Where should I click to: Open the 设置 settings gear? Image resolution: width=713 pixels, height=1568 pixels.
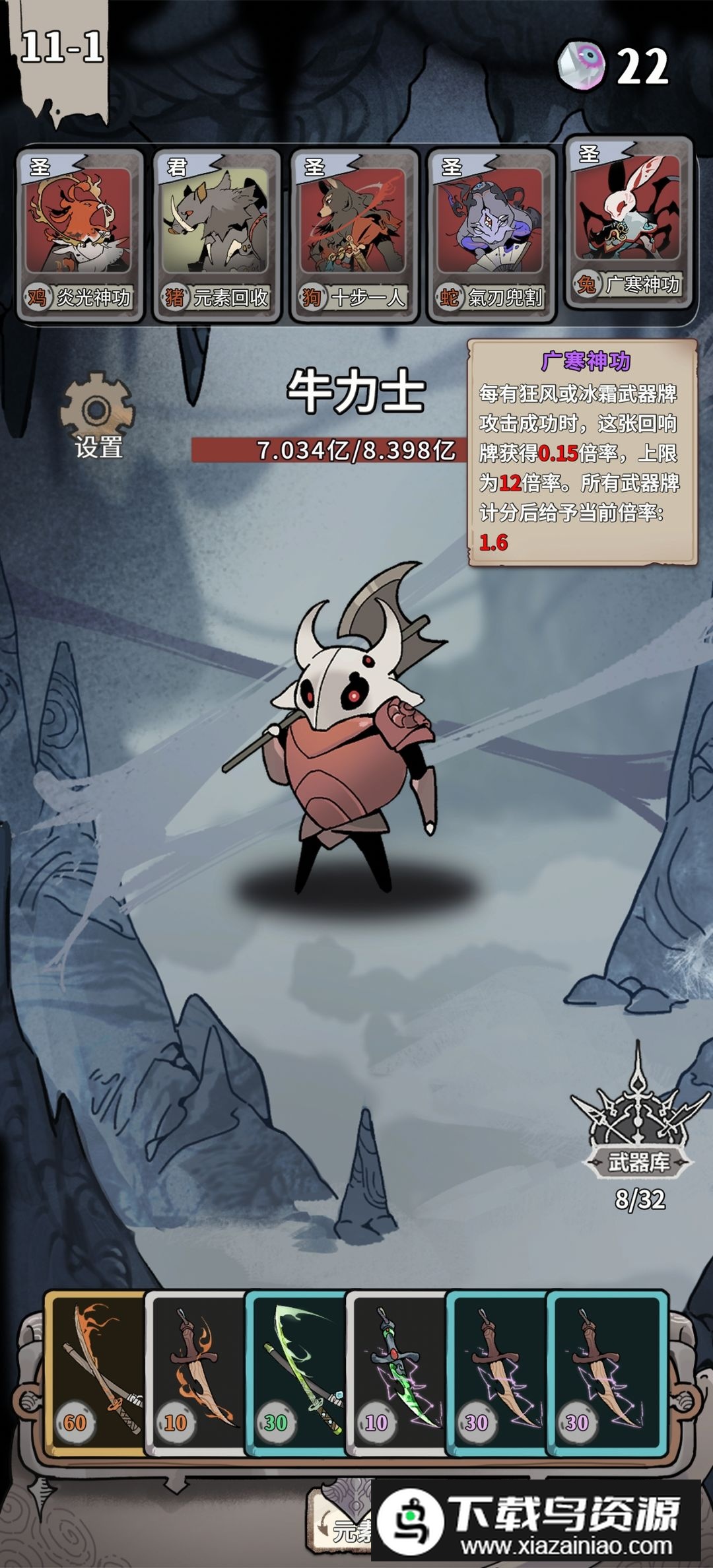[x=97, y=415]
